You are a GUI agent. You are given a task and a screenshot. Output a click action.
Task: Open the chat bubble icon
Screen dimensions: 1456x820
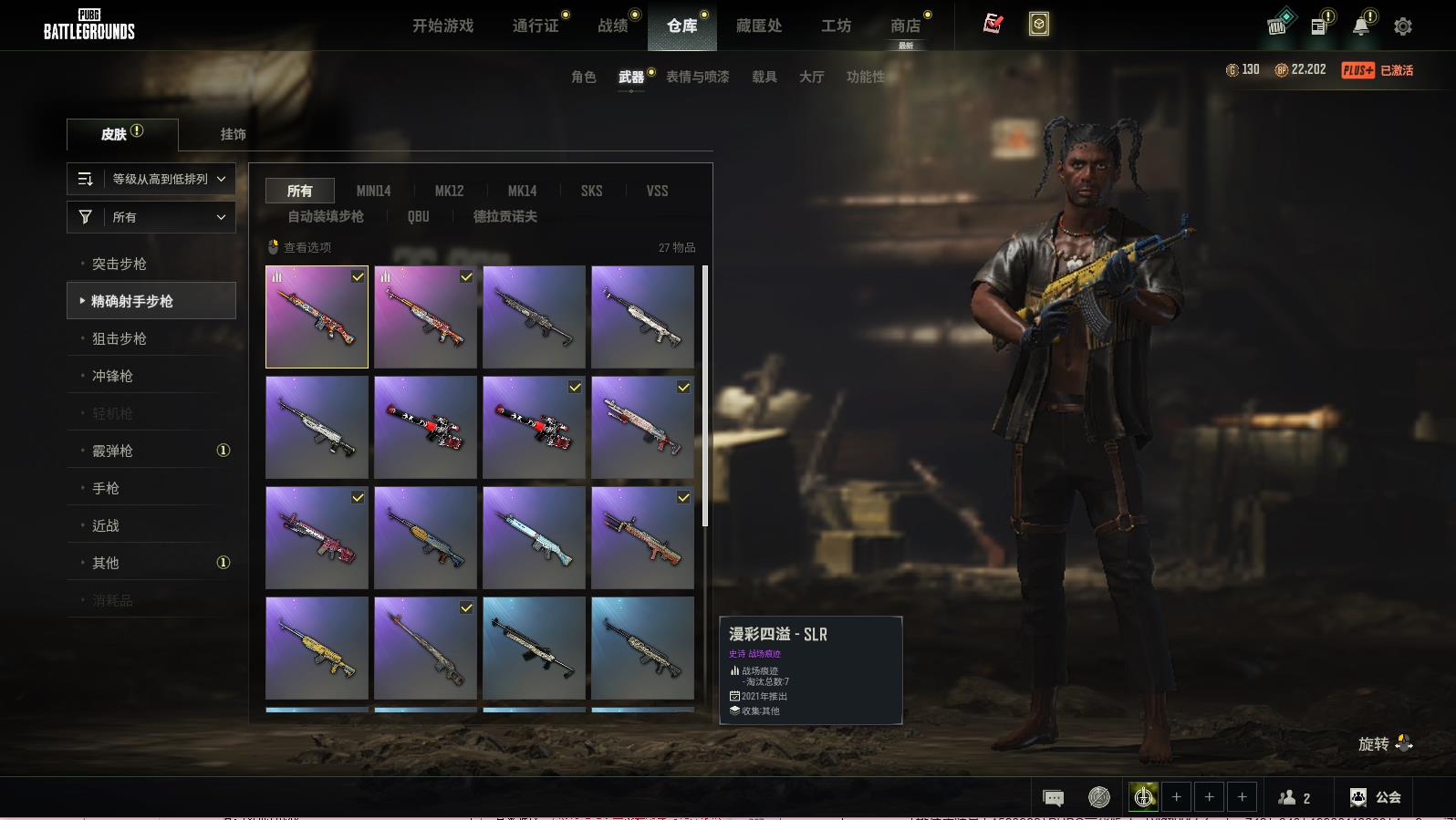pos(1053,798)
